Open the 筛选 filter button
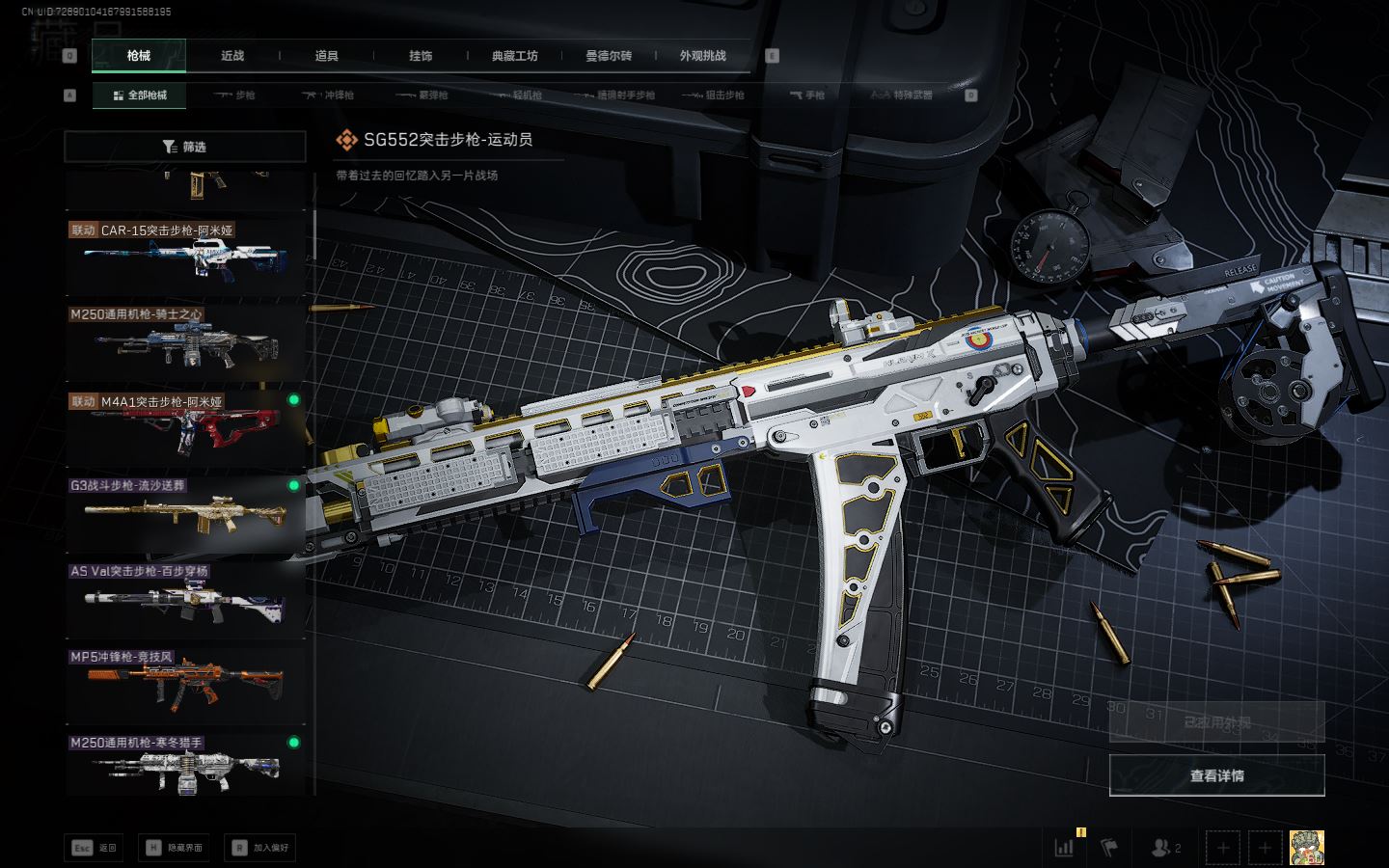Viewport: 1389px width, 868px height. [x=185, y=147]
